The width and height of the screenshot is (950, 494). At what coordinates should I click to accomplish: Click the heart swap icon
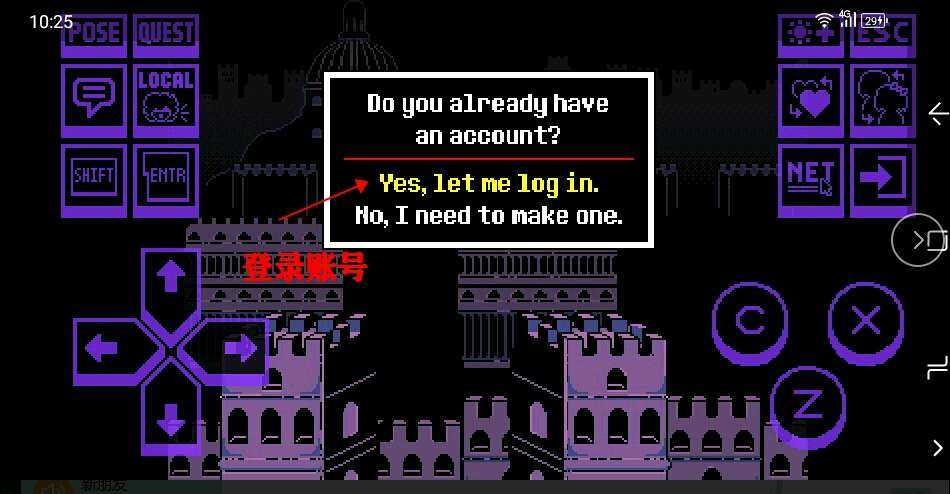point(810,100)
